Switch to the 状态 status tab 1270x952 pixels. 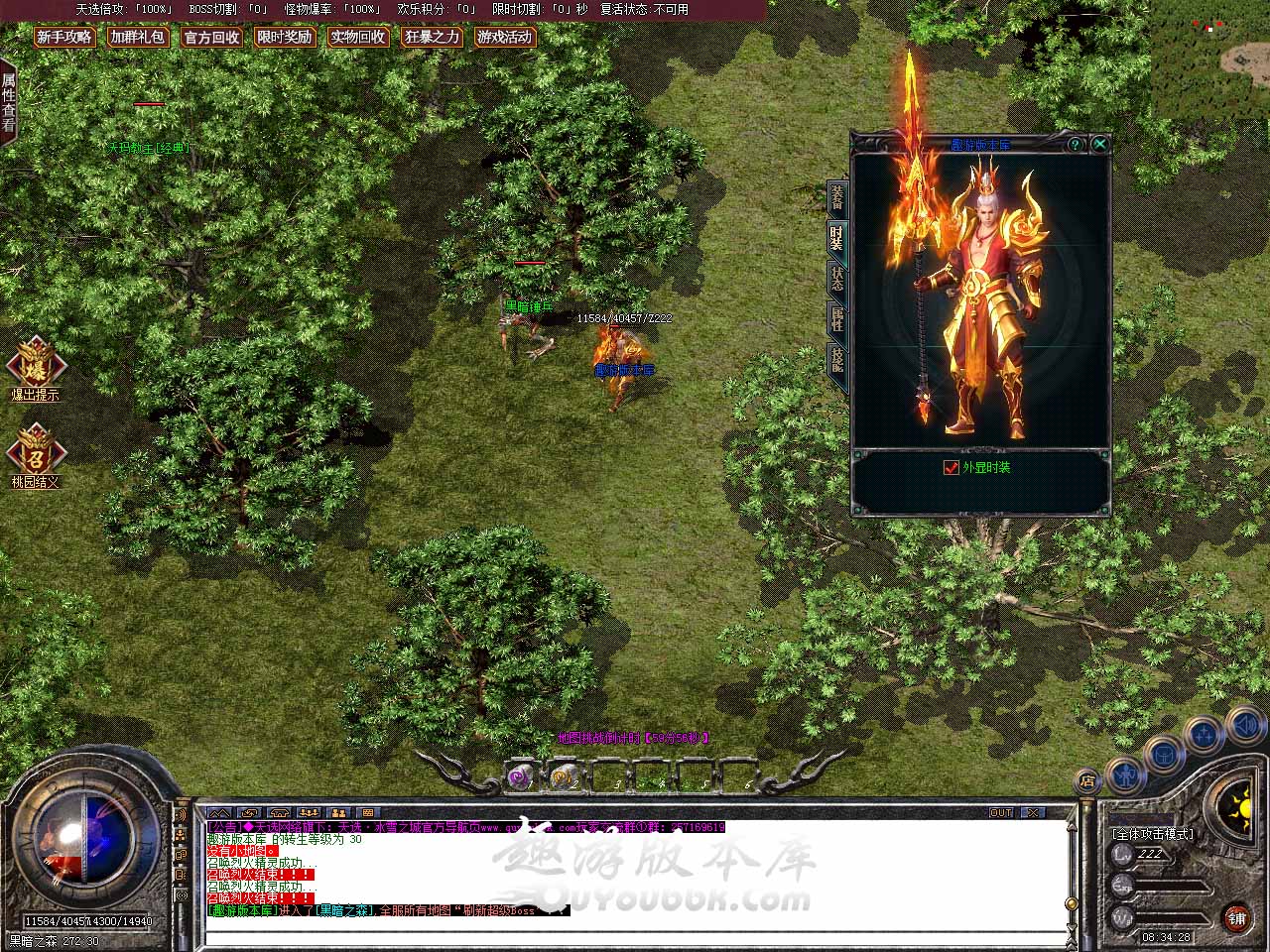837,279
